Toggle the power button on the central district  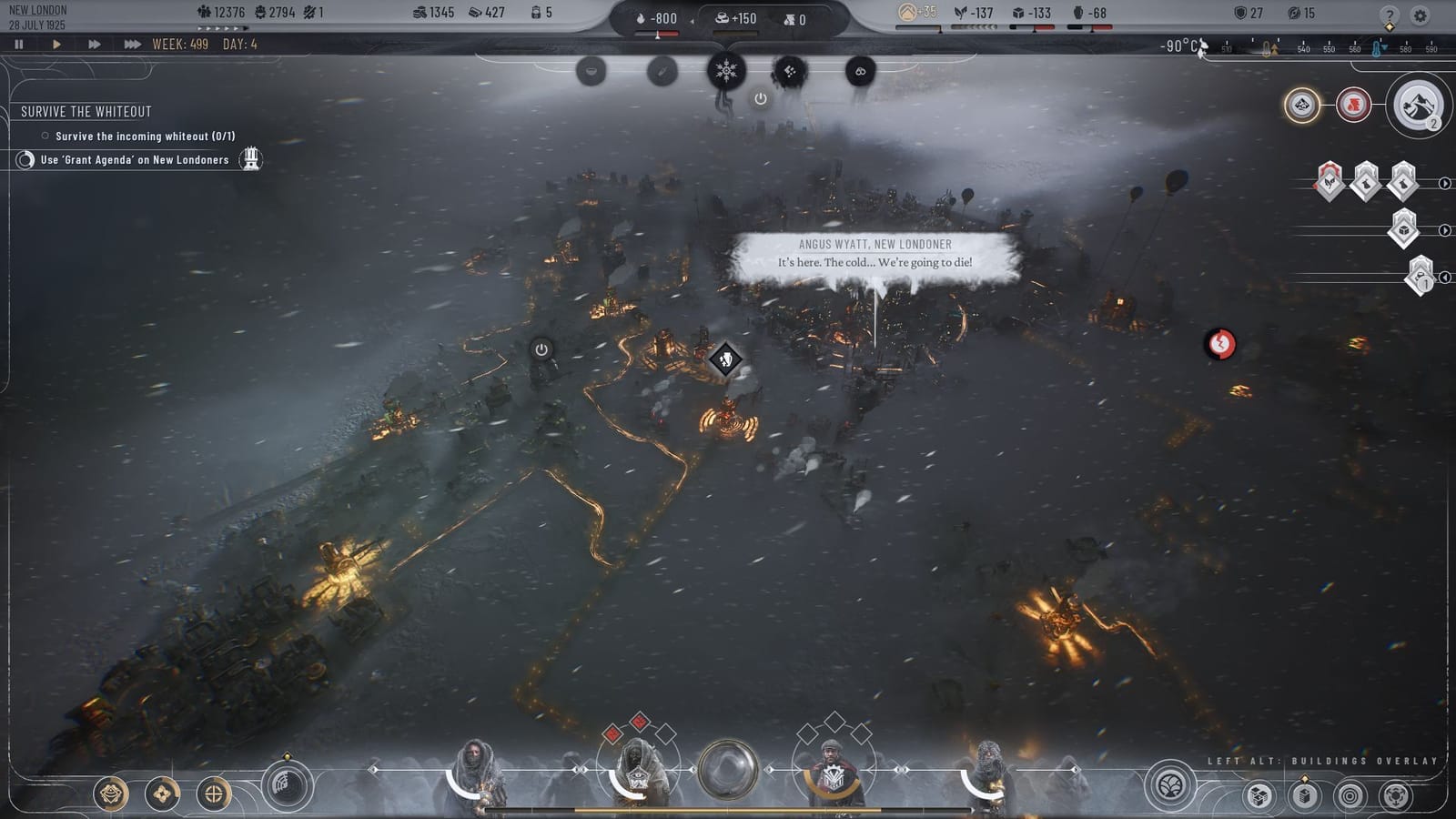[x=541, y=349]
